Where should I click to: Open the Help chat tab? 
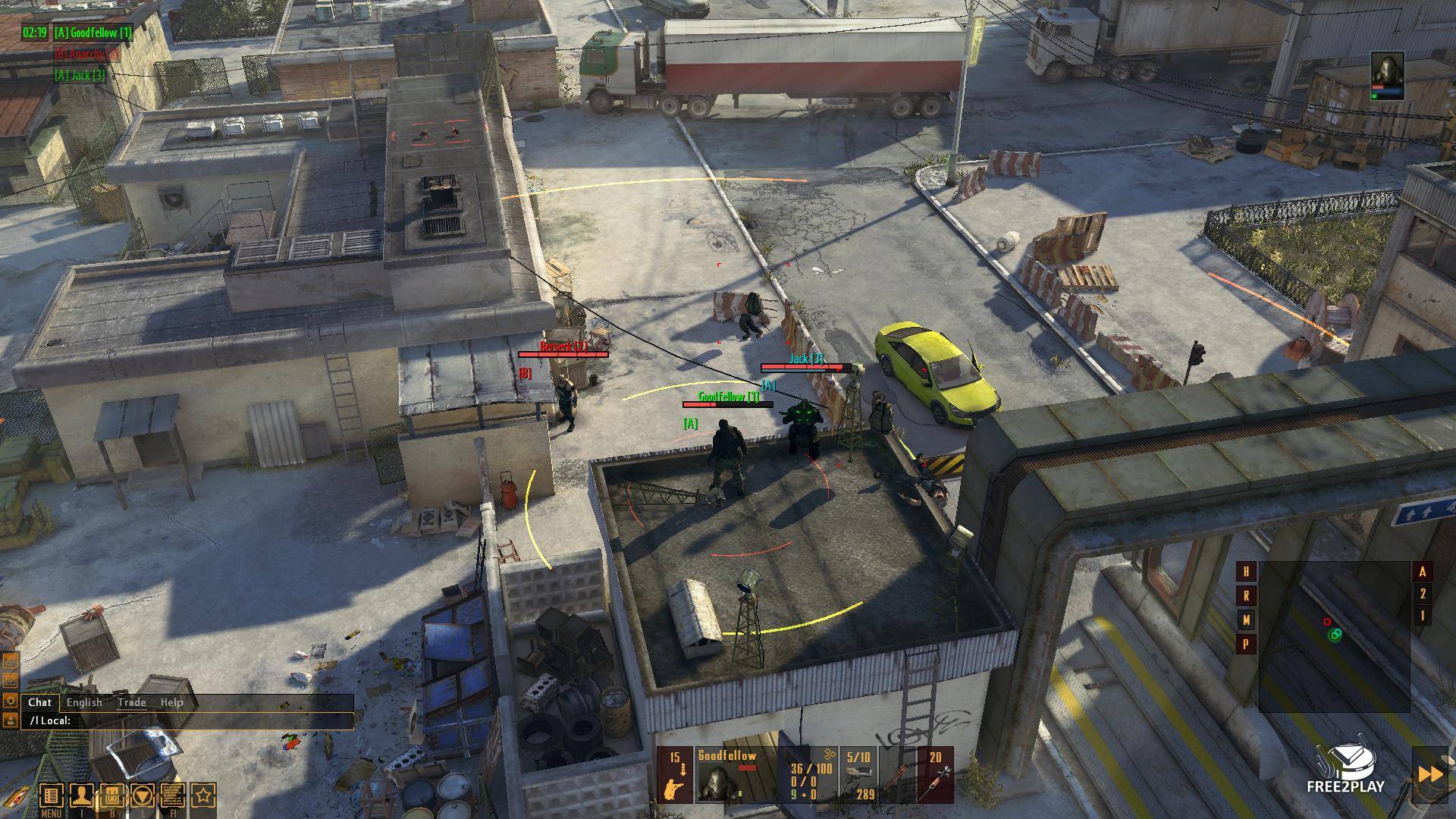coord(171,702)
